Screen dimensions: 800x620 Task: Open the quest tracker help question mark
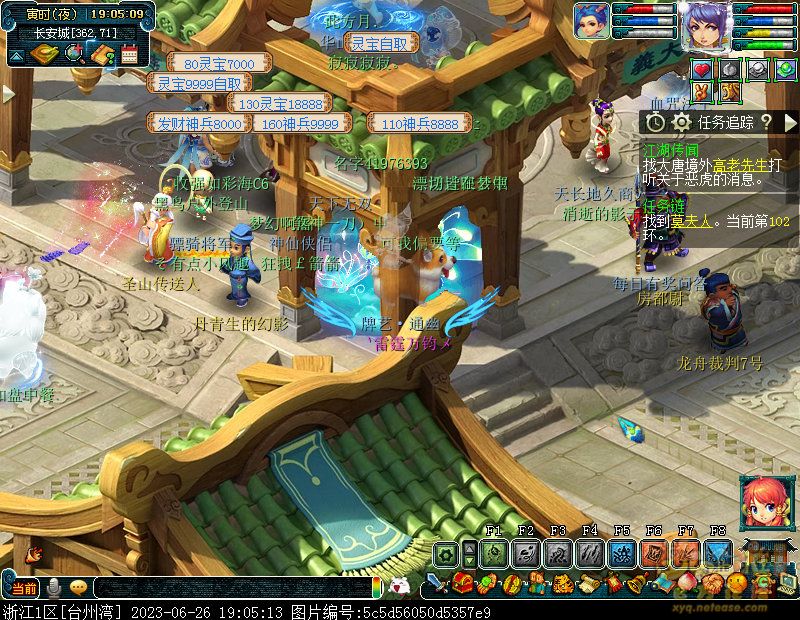tap(765, 122)
